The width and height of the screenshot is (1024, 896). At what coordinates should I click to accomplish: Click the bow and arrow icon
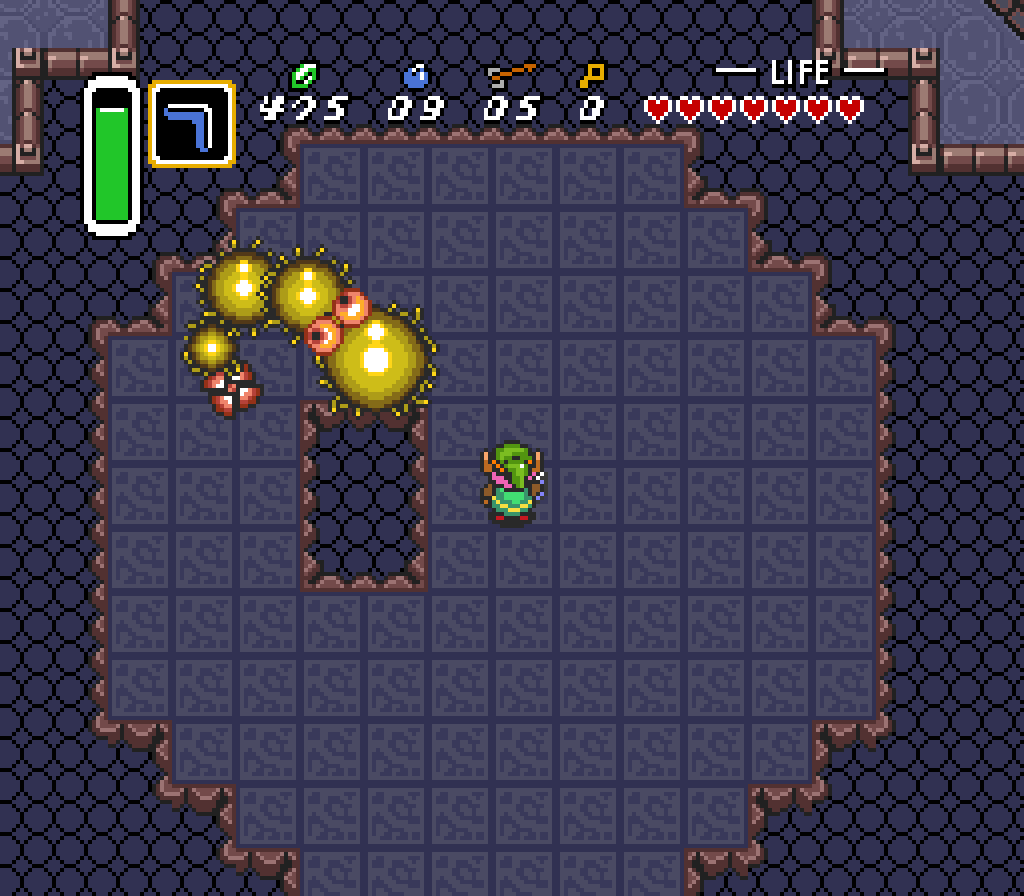point(511,75)
